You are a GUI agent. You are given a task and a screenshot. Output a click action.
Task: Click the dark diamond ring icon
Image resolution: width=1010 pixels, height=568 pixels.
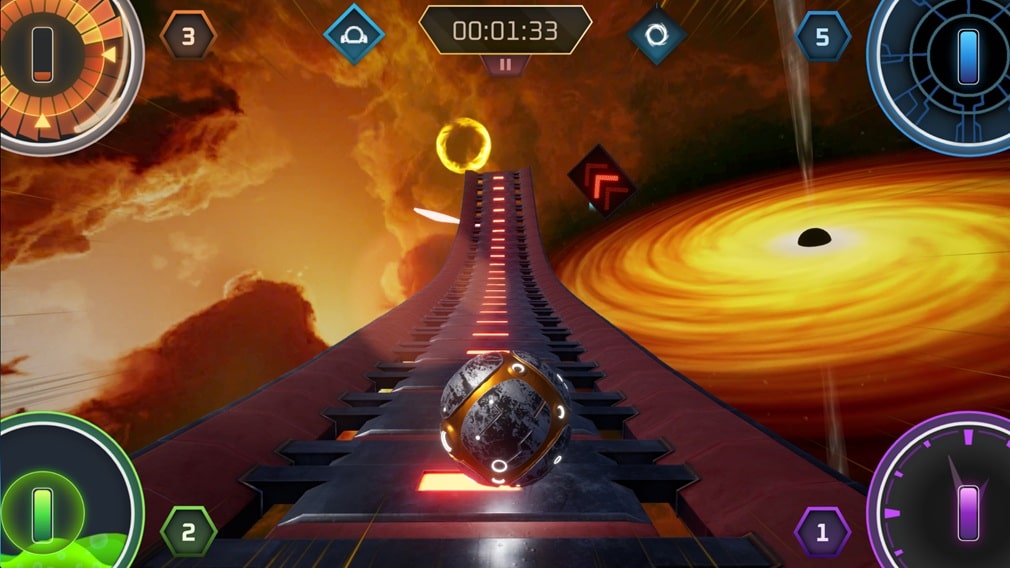pos(656,36)
